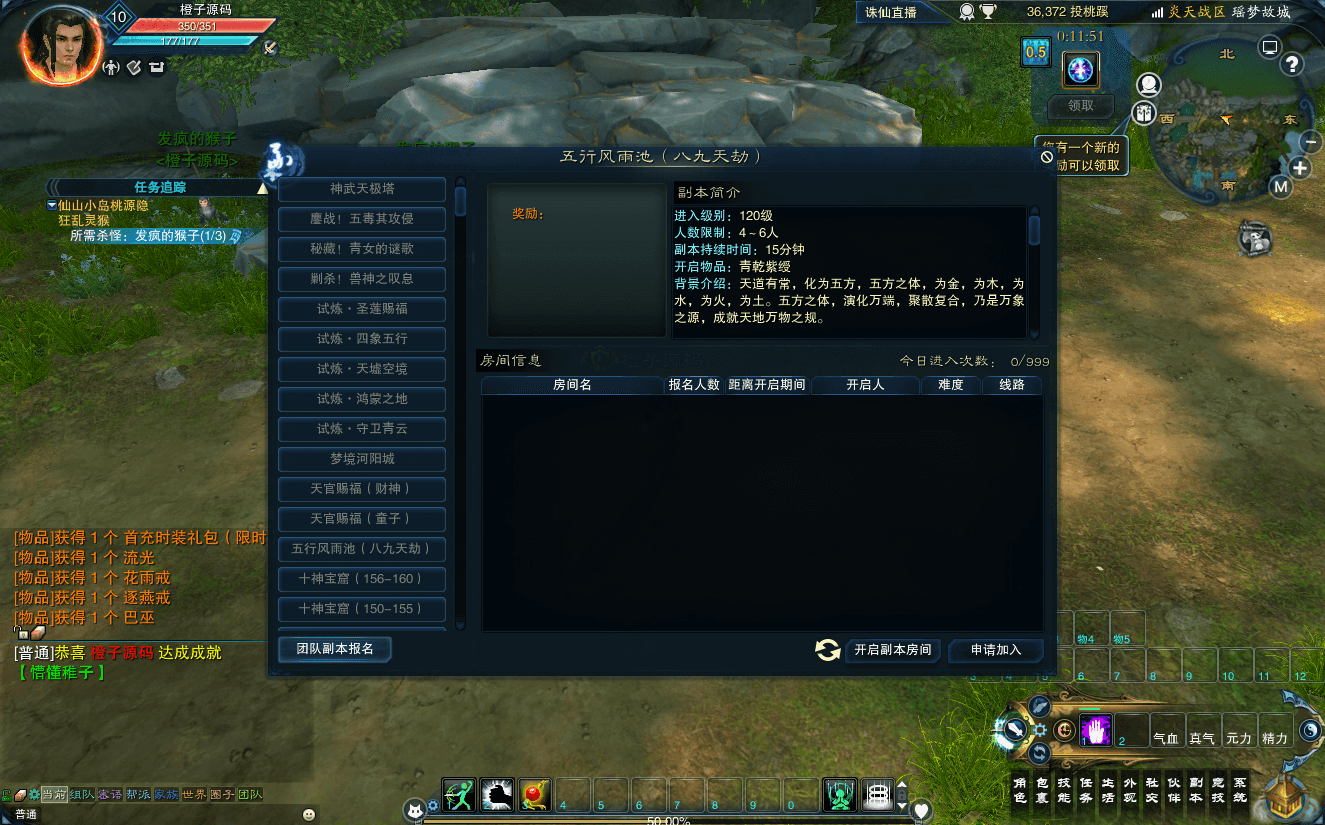The width and height of the screenshot is (1325, 825).
Task: Click the 申请加入 button
Action: coord(995,650)
